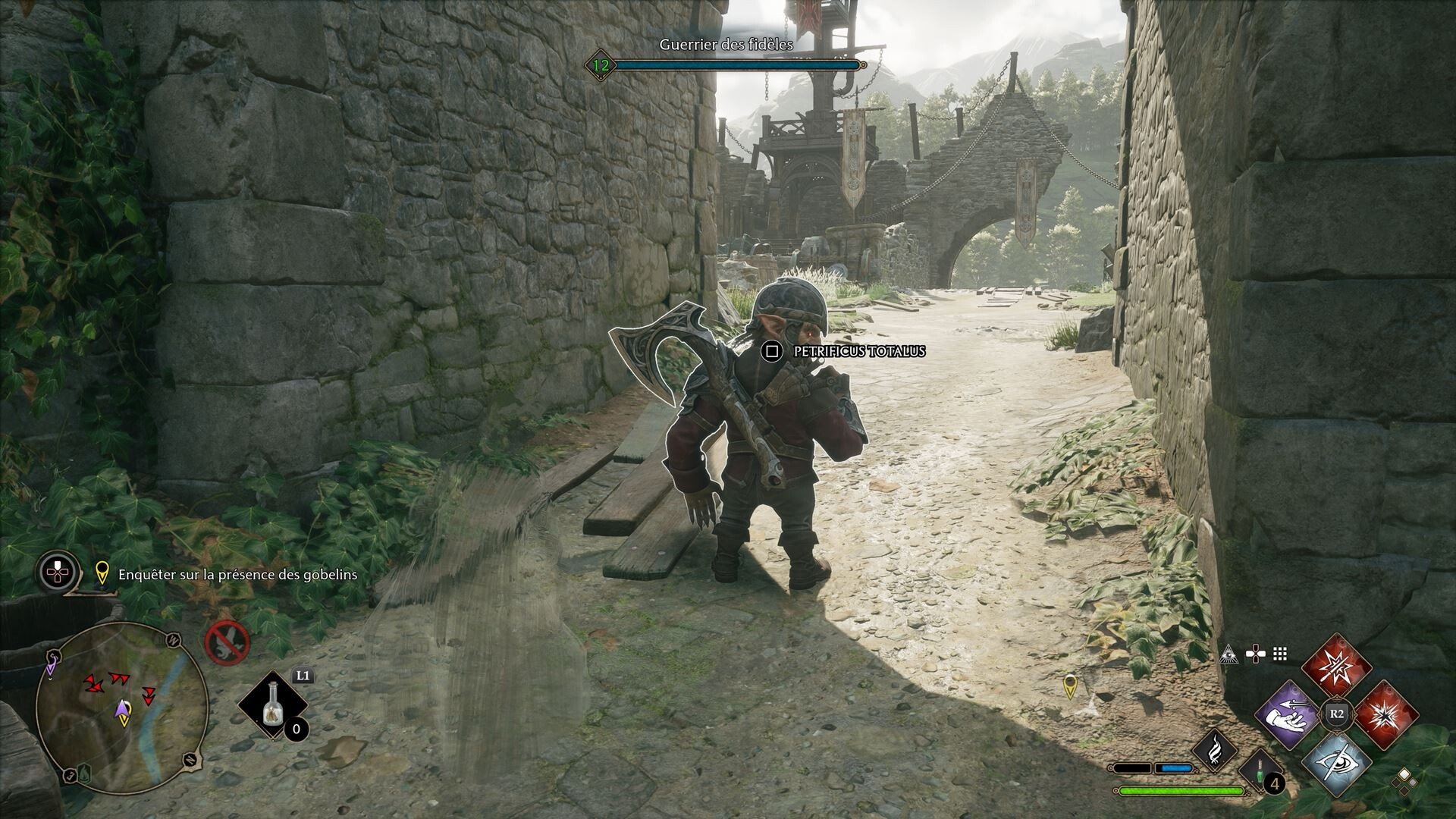
Task: Track the quest 'Enquêter sur la présence des gobelins'
Action: click(237, 574)
